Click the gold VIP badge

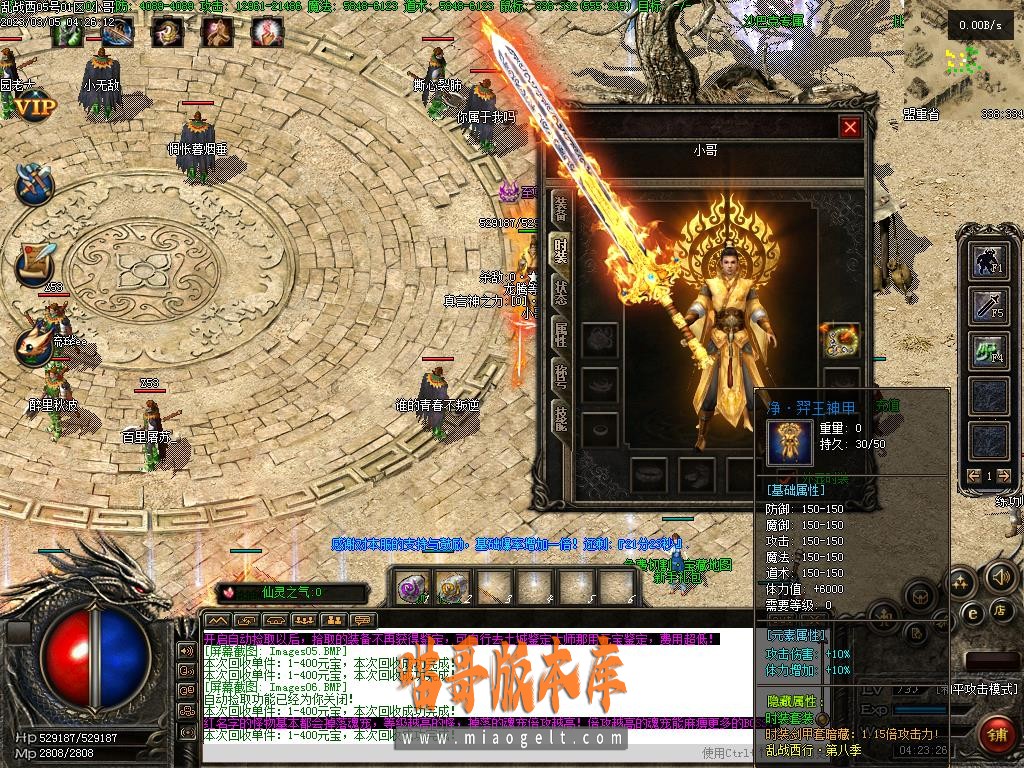tap(36, 106)
